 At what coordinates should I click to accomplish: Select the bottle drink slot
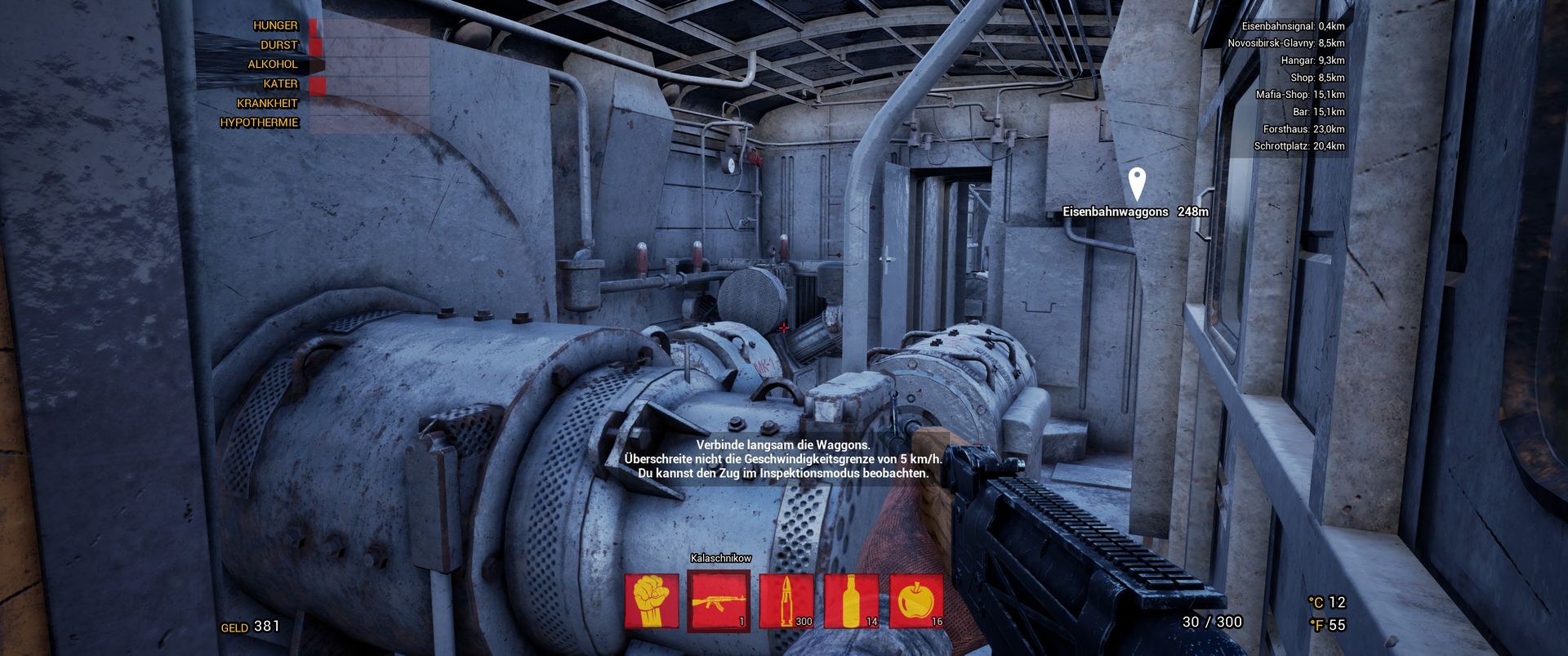coord(851,601)
